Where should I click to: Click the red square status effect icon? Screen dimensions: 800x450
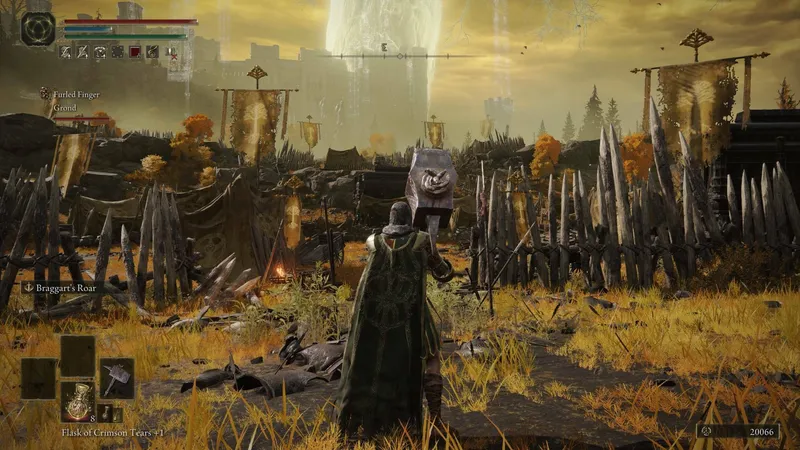[x=135, y=52]
